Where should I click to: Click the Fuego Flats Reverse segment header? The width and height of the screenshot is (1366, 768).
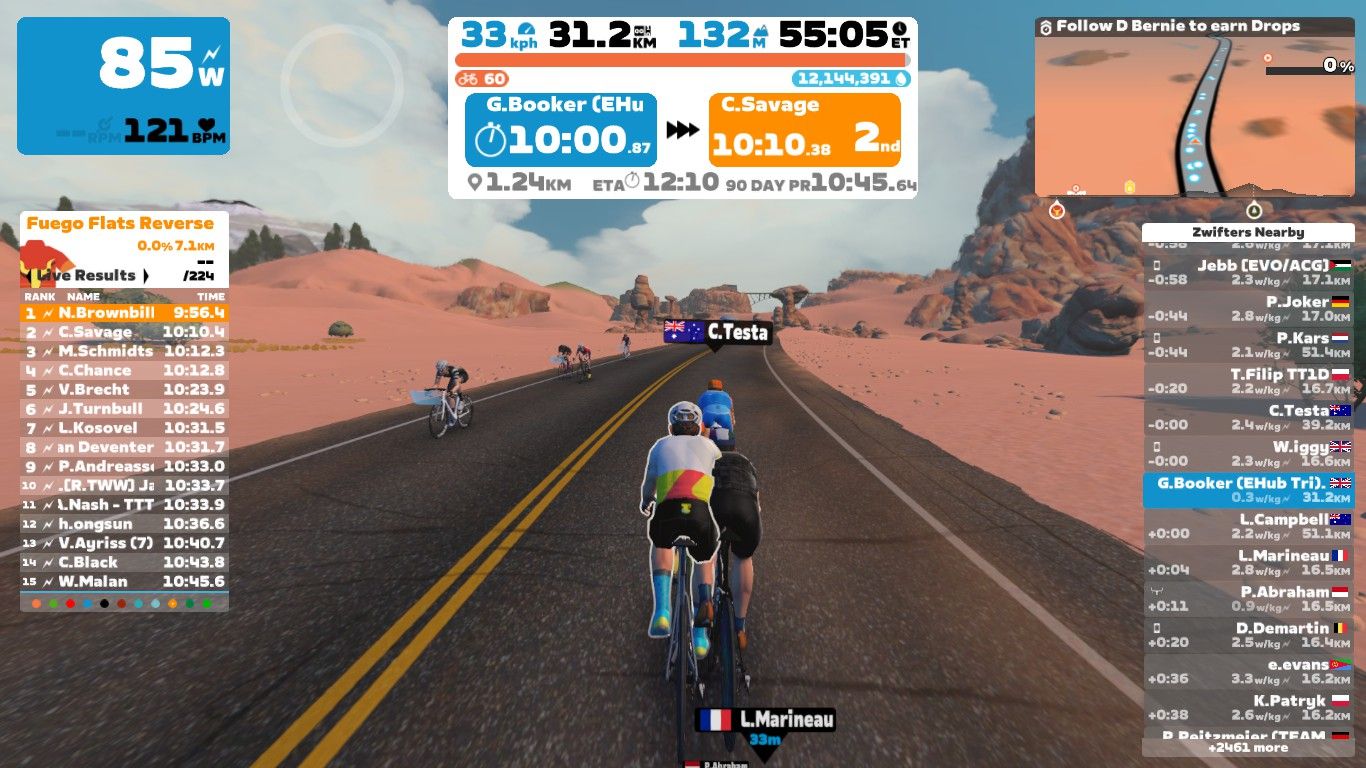pyautogui.click(x=120, y=223)
